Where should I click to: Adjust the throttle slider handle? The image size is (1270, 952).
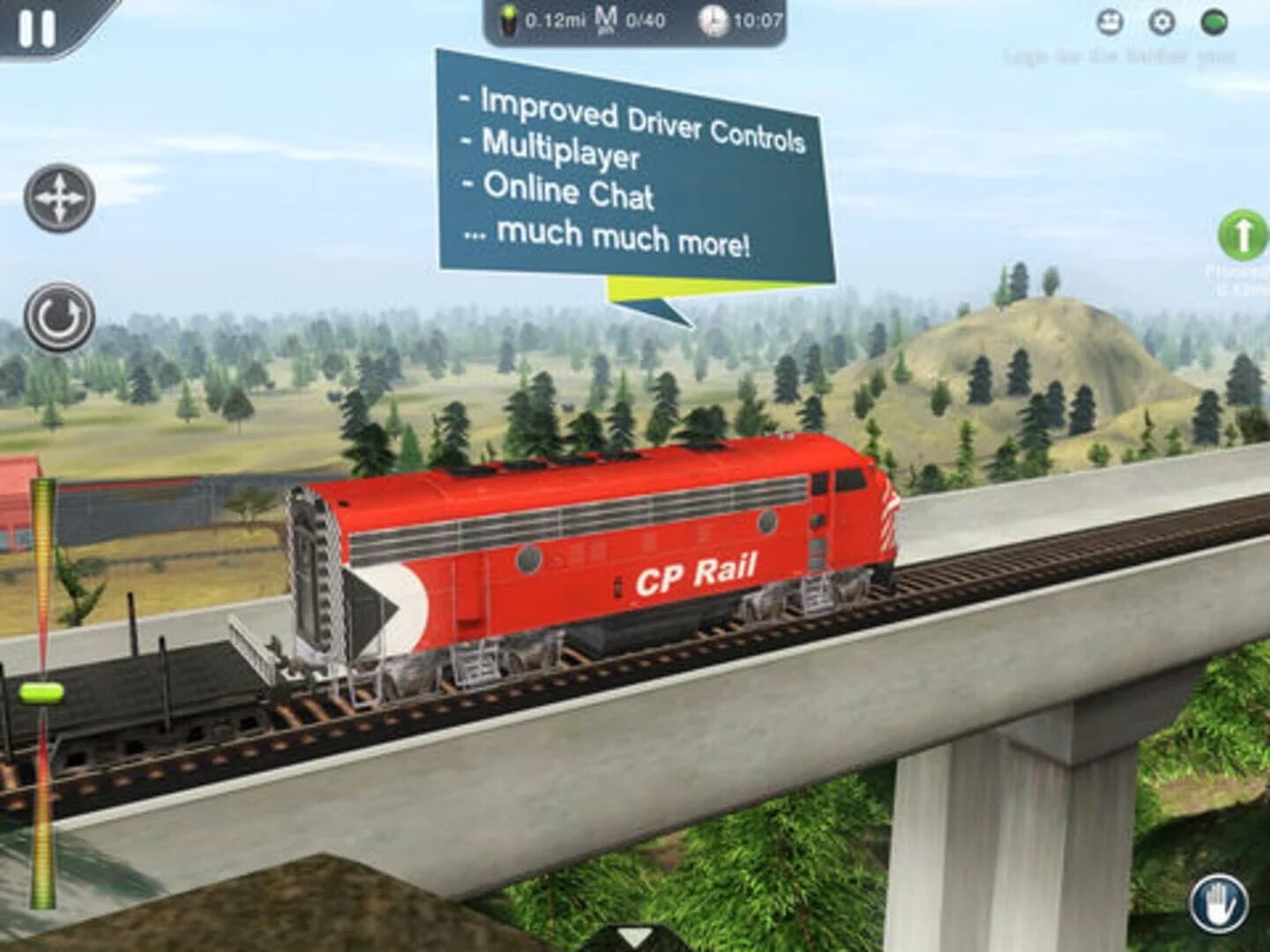click(41, 692)
